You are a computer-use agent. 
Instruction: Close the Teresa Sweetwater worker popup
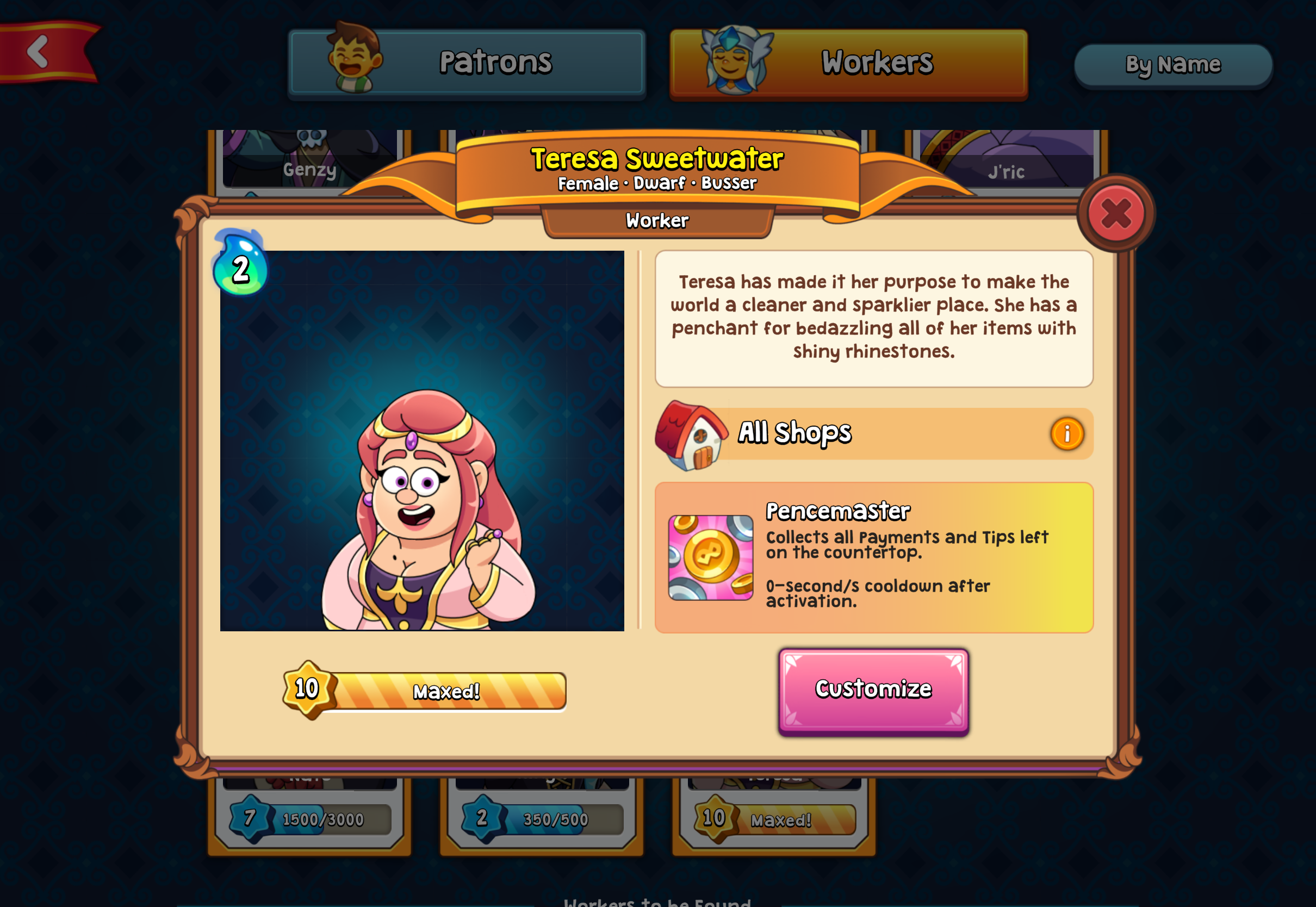[1115, 214]
